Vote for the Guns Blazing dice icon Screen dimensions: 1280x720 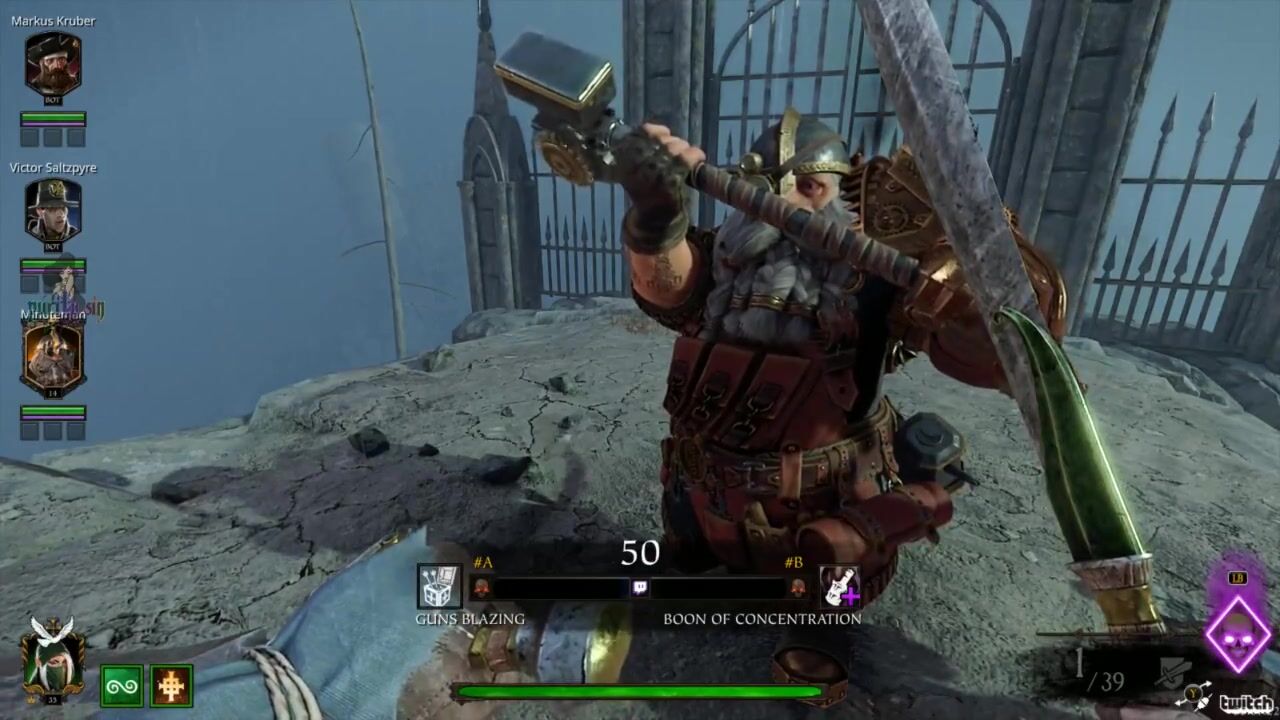439,587
